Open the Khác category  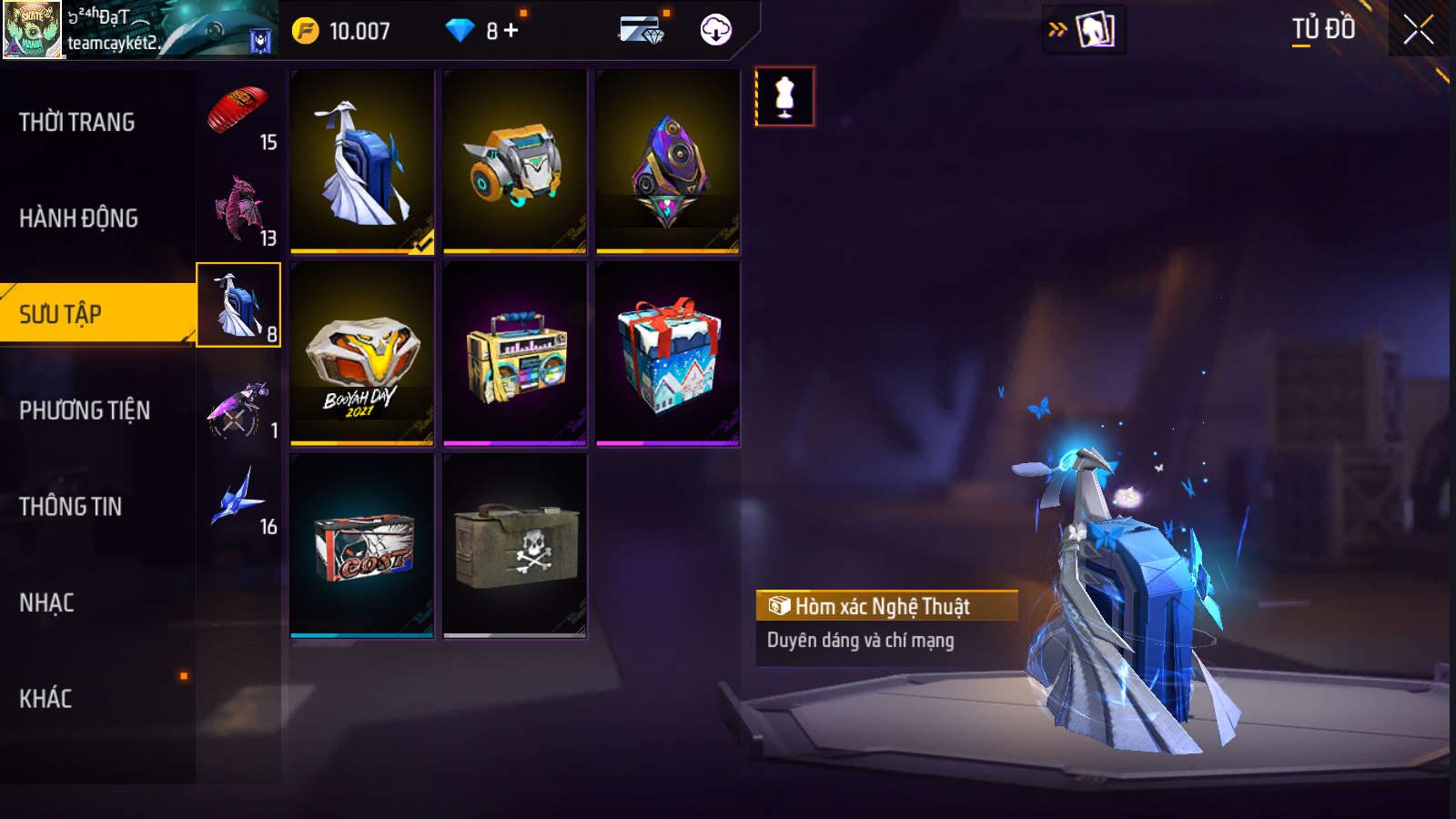[45, 699]
